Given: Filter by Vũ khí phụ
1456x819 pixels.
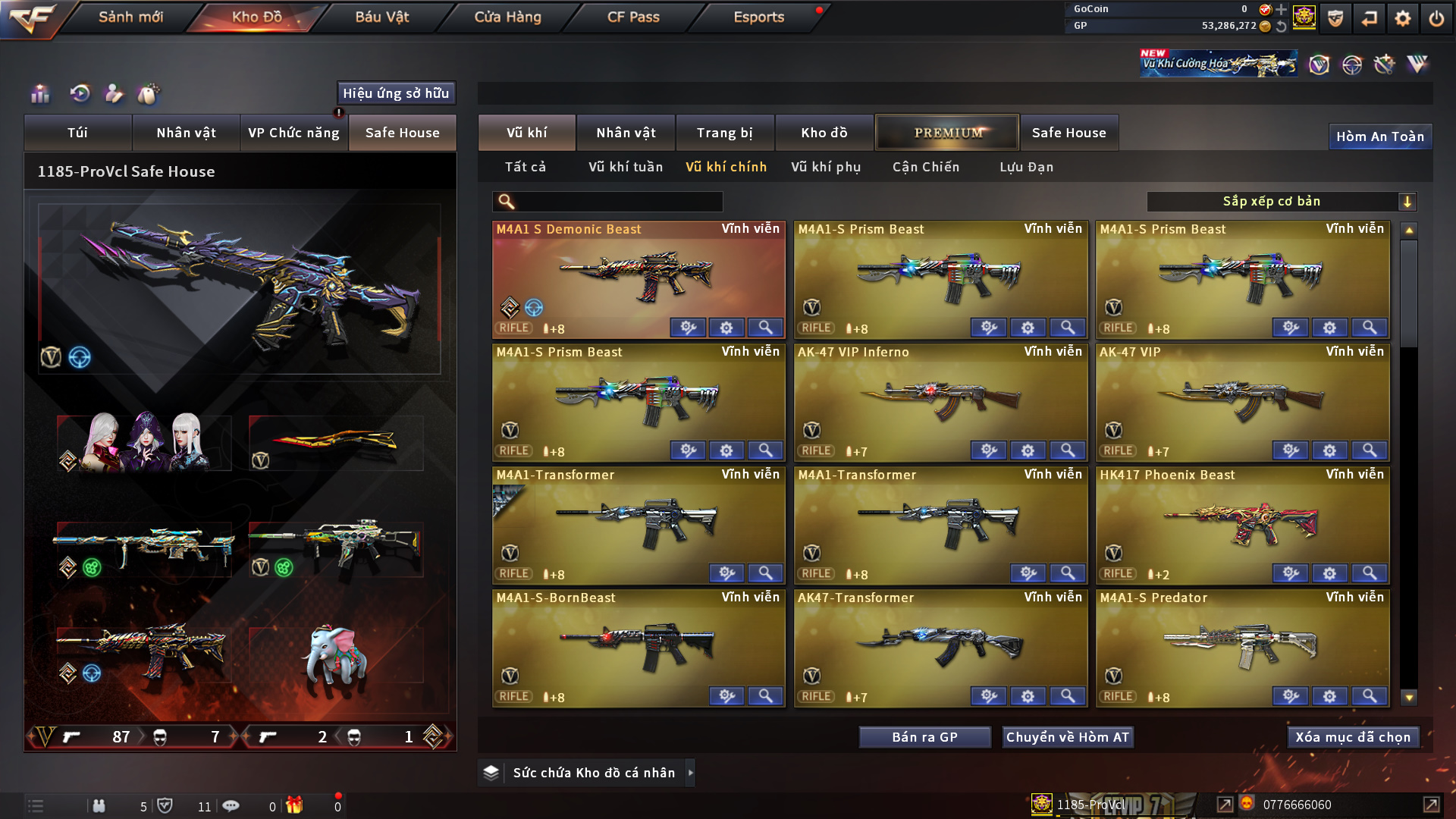Looking at the screenshot, I should 826,167.
